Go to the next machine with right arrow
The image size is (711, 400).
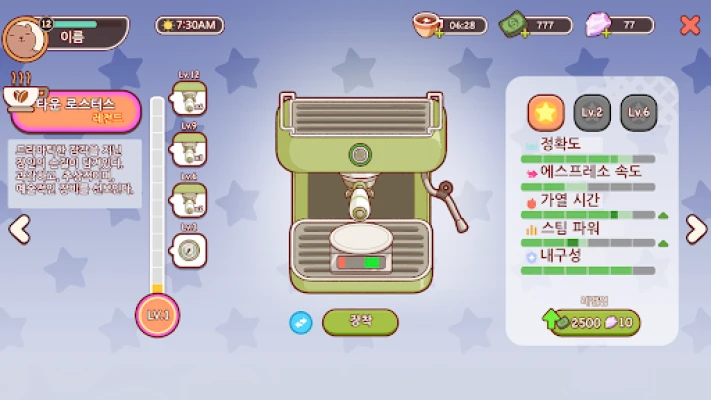click(695, 229)
